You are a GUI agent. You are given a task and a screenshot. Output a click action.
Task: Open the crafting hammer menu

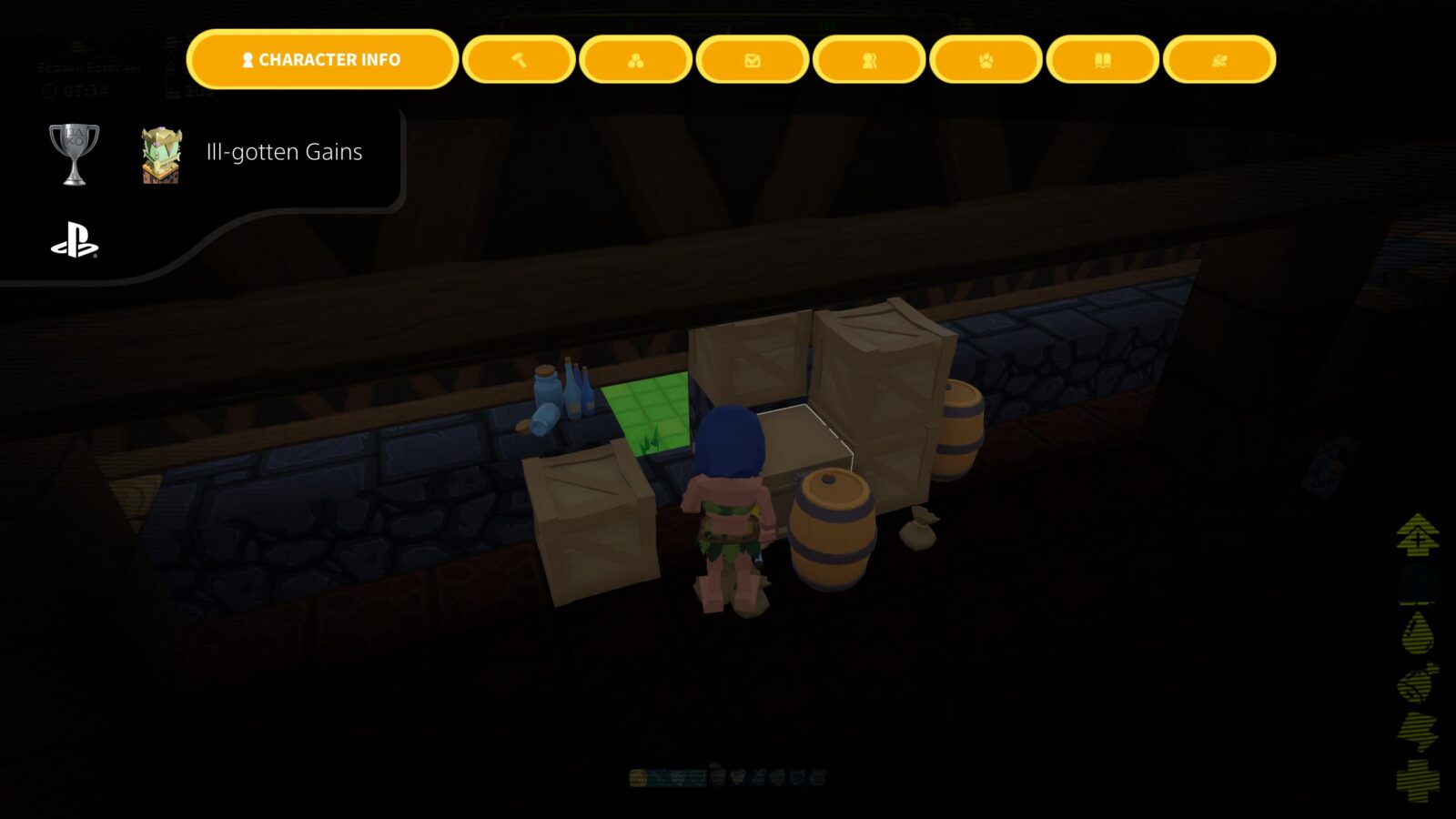pyautogui.click(x=518, y=60)
